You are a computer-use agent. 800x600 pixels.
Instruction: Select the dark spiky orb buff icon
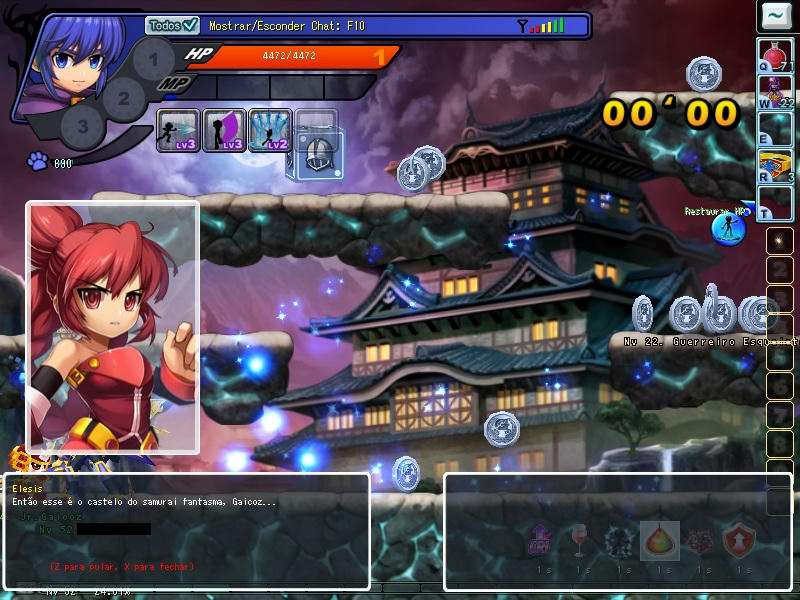tap(620, 541)
